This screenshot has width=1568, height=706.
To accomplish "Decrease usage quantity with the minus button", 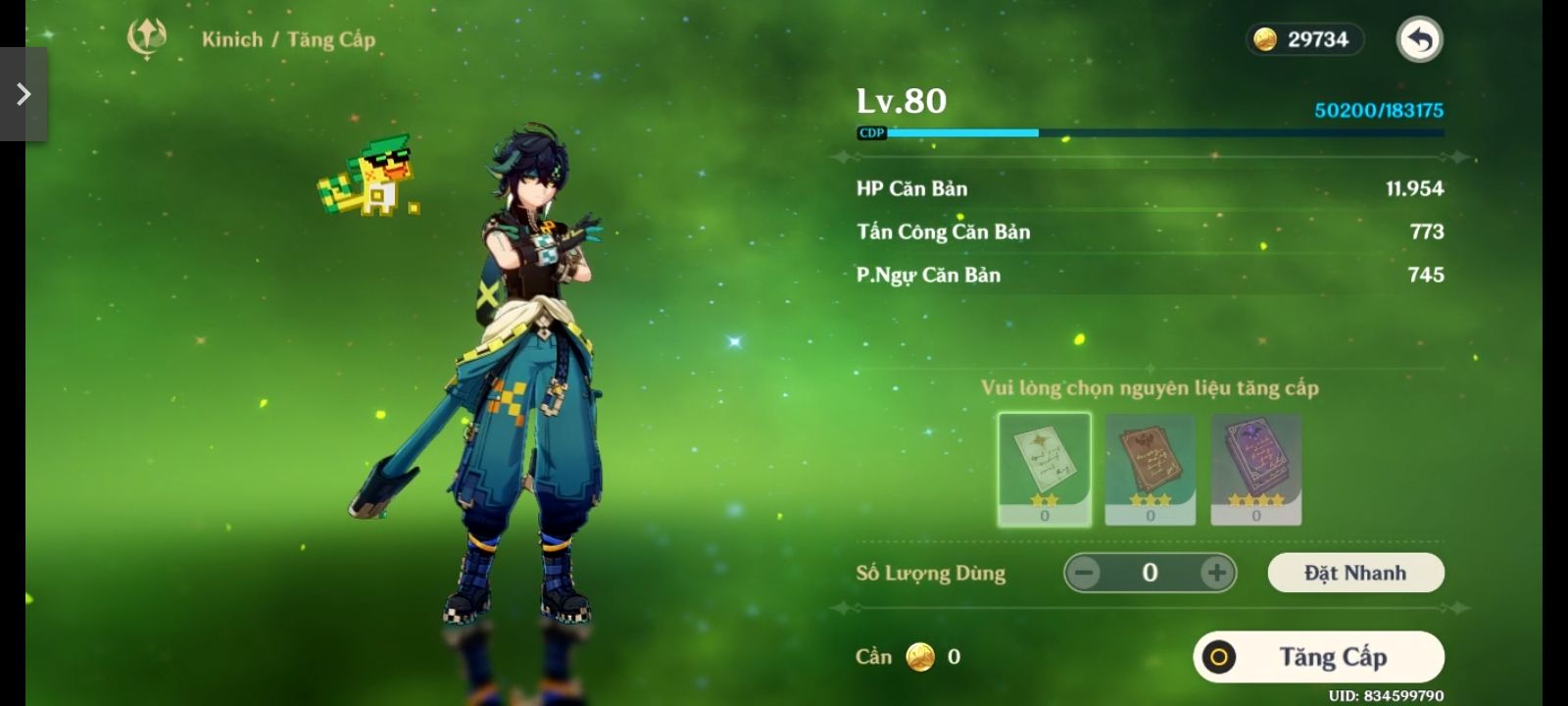I will click(x=1084, y=573).
